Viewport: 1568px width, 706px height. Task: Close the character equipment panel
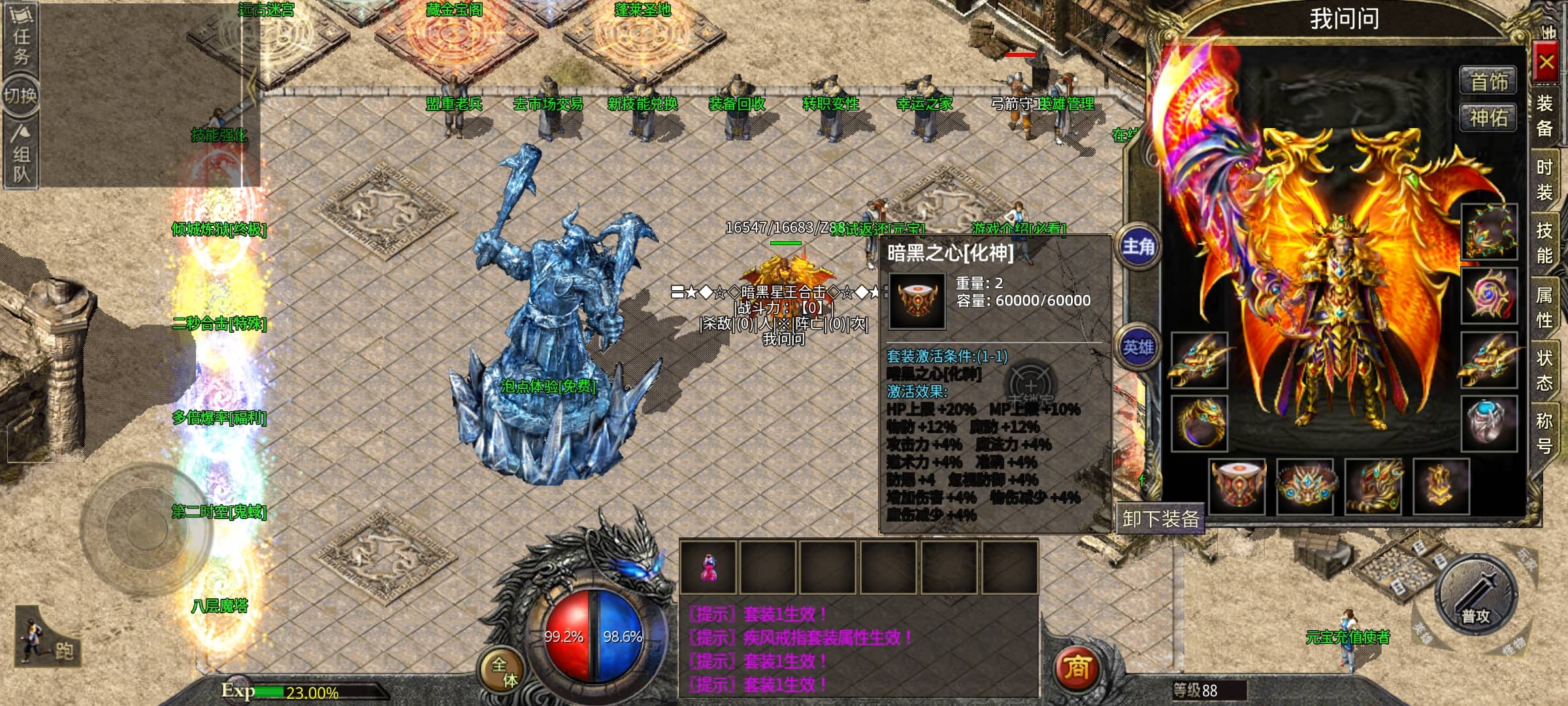(1546, 63)
